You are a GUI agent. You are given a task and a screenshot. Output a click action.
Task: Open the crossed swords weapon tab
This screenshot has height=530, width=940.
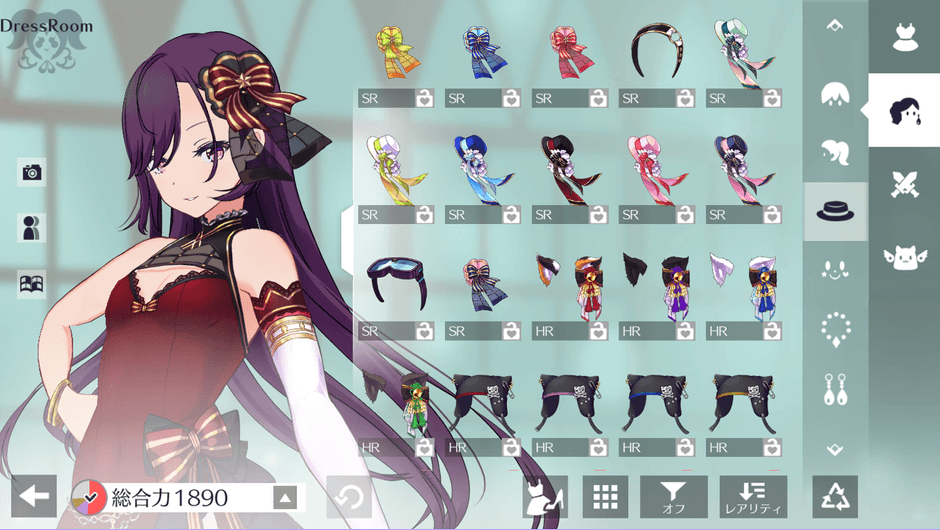[x=904, y=184]
